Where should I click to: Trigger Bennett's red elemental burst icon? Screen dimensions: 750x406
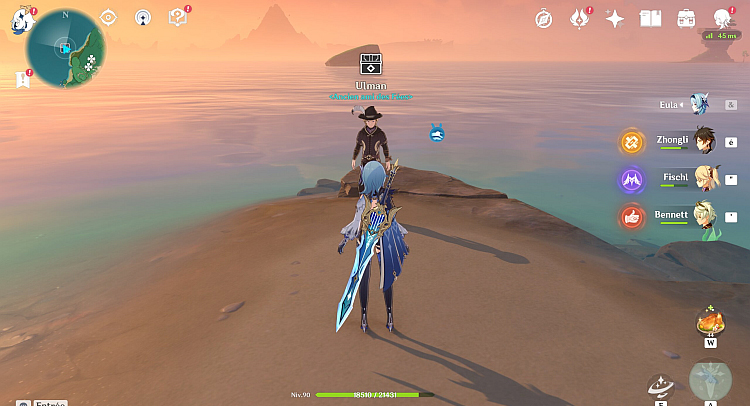coord(631,215)
